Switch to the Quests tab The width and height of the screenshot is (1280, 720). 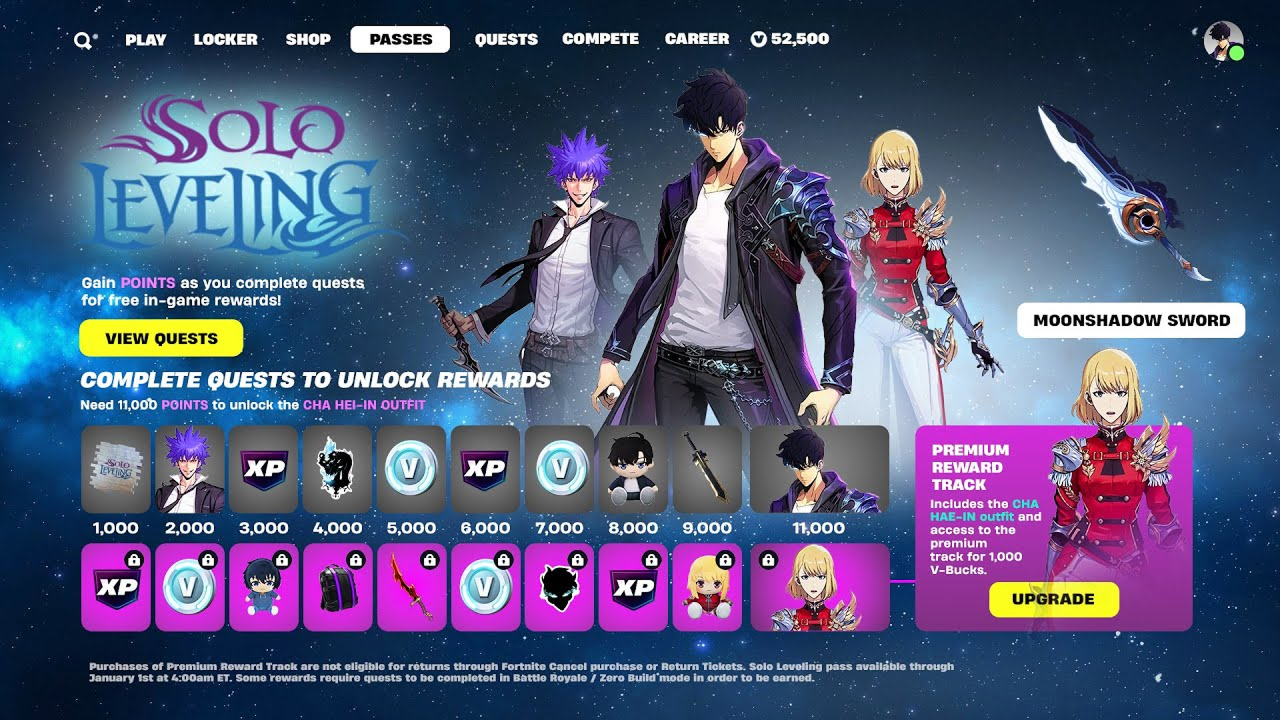click(x=506, y=40)
